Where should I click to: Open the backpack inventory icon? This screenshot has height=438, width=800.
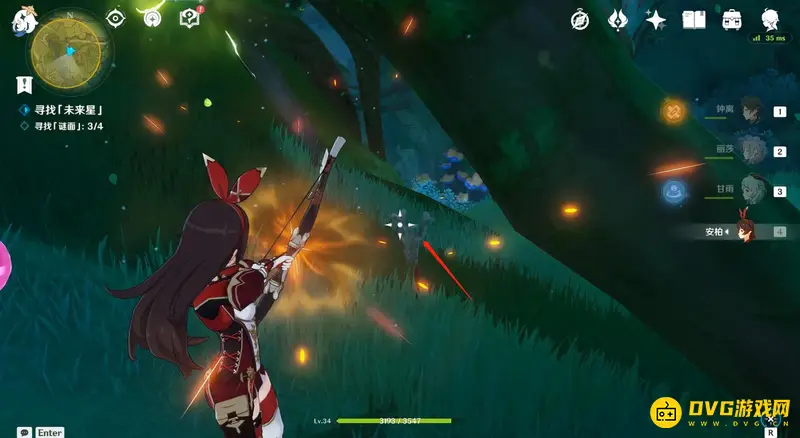pyautogui.click(x=732, y=19)
